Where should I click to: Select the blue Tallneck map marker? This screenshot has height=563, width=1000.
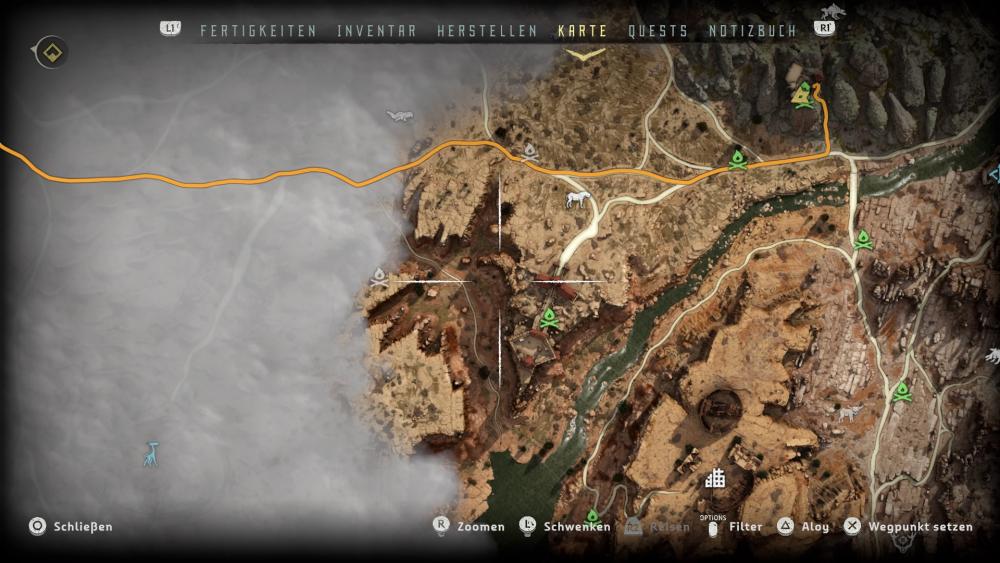150,454
